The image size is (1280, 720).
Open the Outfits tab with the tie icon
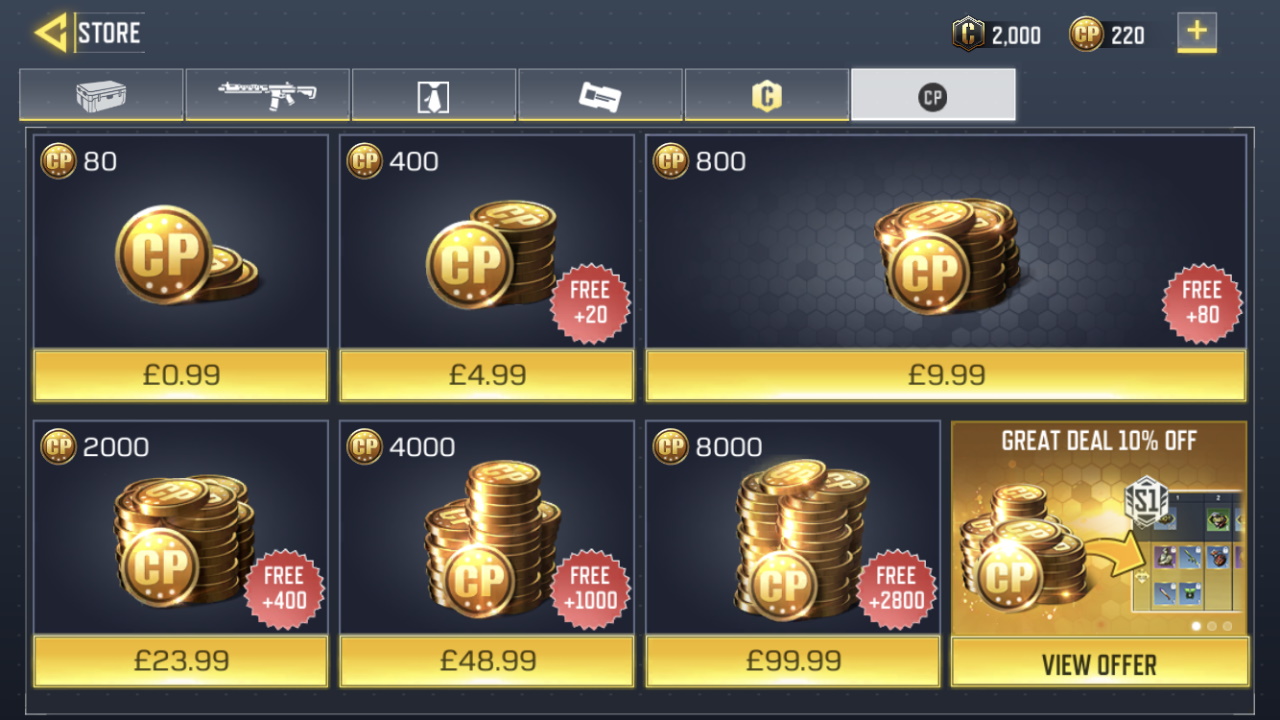(x=433, y=94)
